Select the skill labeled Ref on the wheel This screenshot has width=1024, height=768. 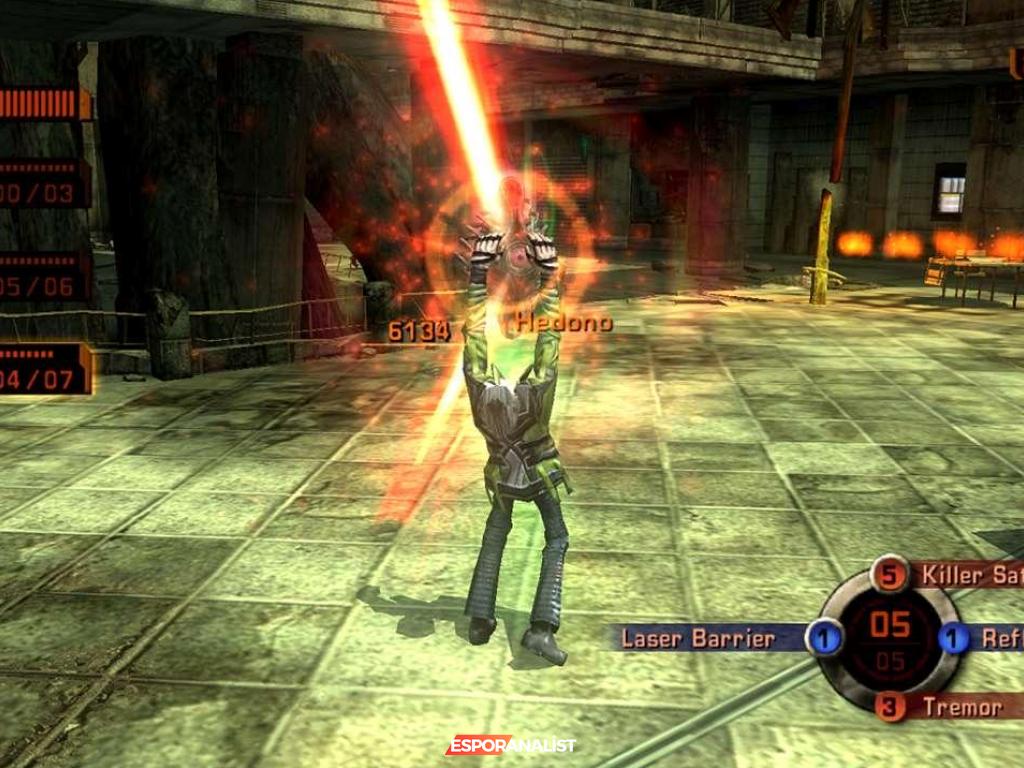(998, 638)
